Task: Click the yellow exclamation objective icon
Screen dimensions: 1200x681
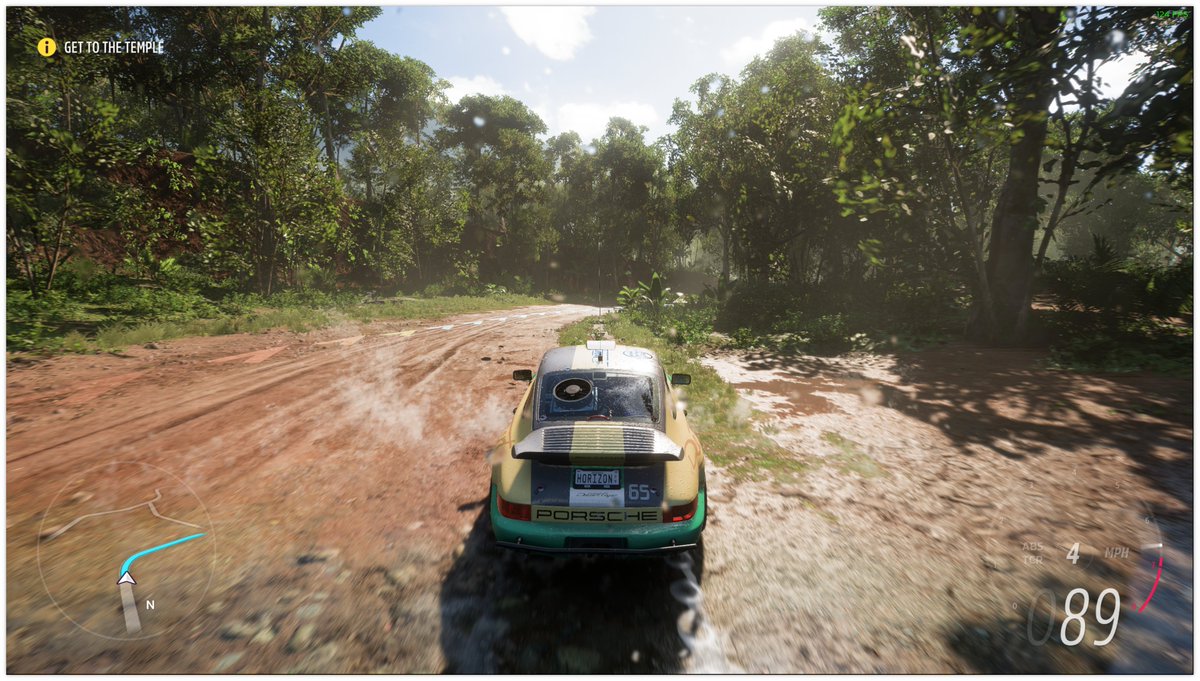Action: pyautogui.click(x=47, y=47)
